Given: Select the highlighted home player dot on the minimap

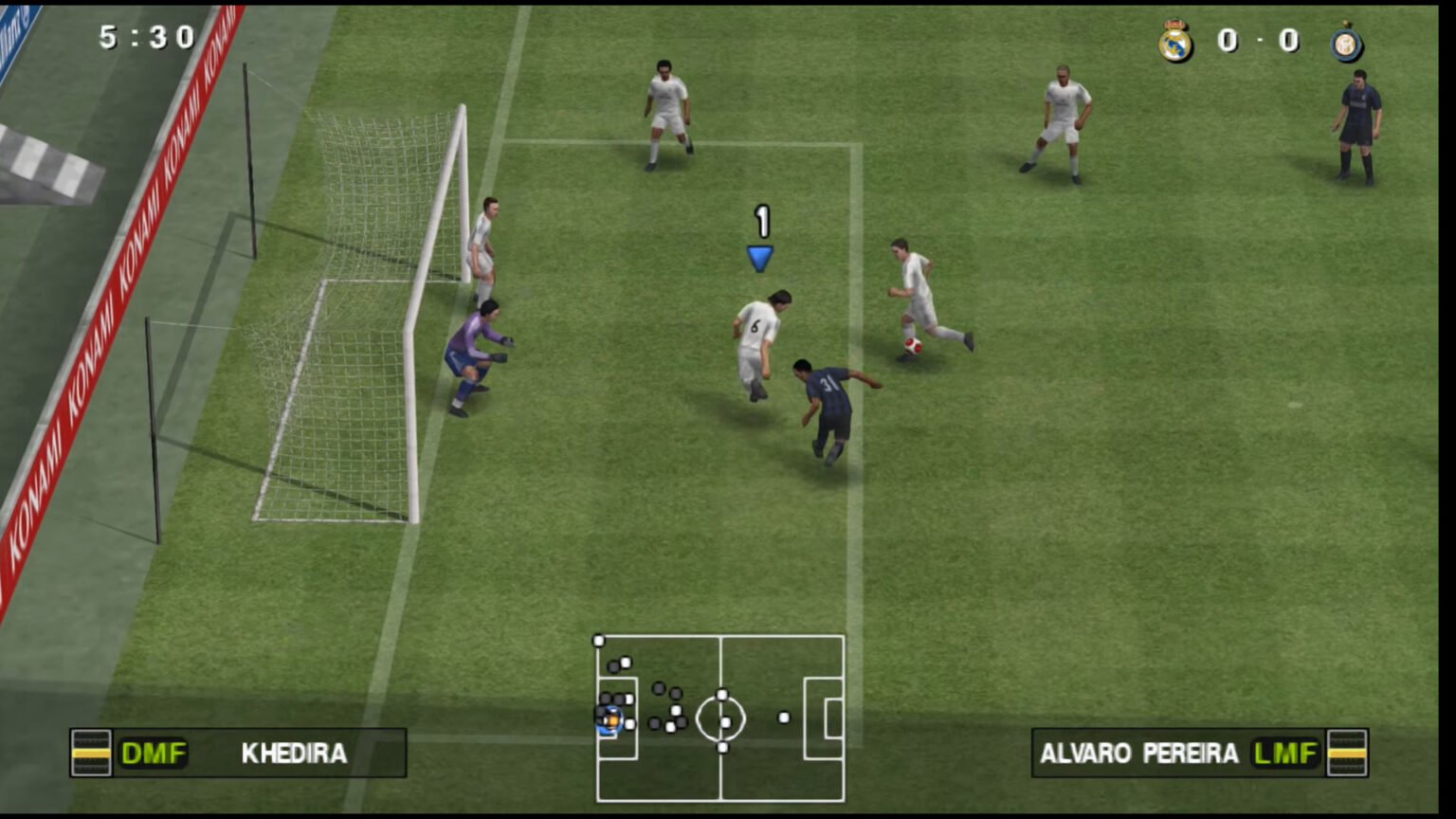Looking at the screenshot, I should pos(610,720).
